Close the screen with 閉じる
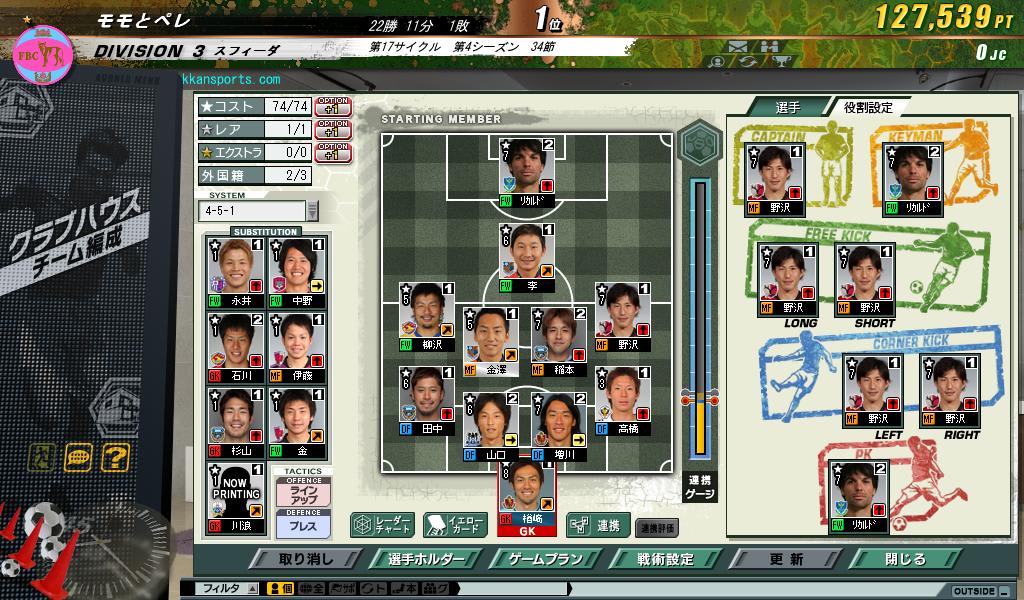Viewport: 1024px width, 600px height. tap(906, 559)
